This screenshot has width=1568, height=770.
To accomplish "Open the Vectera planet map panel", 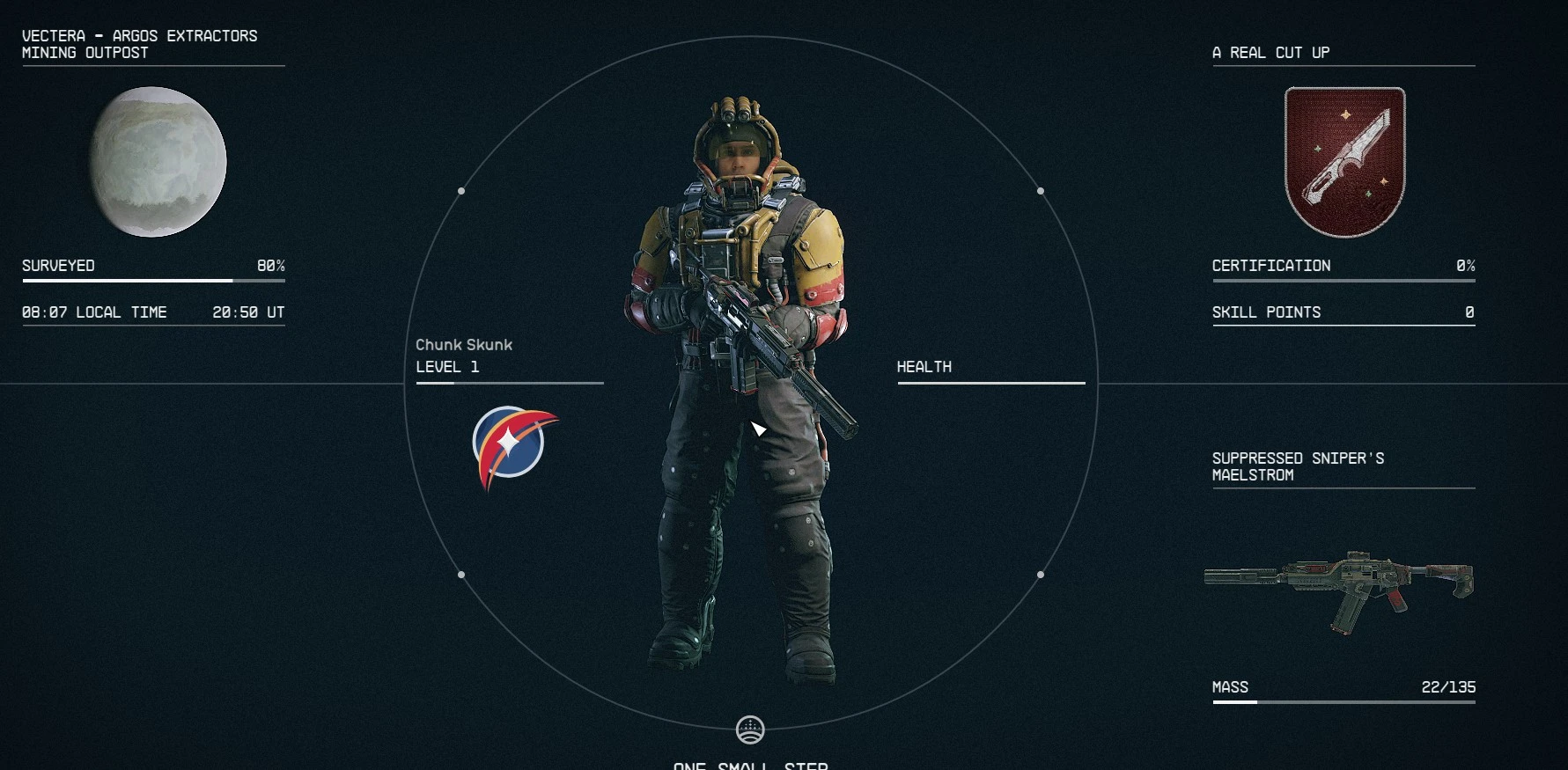I will click(158, 162).
